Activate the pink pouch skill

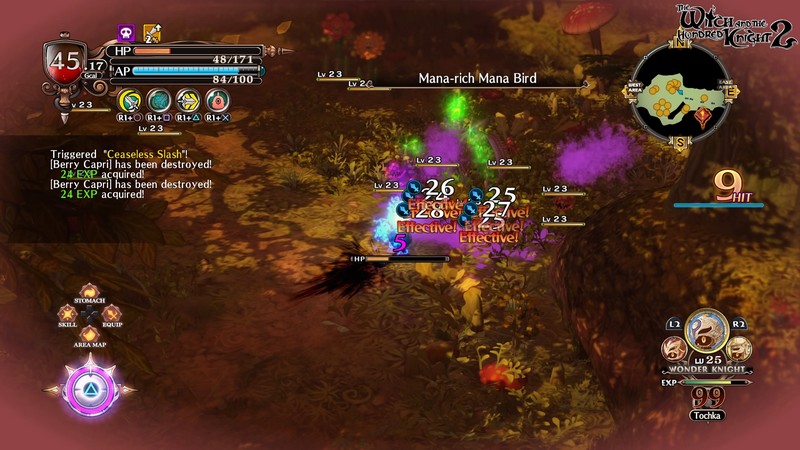click(217, 100)
